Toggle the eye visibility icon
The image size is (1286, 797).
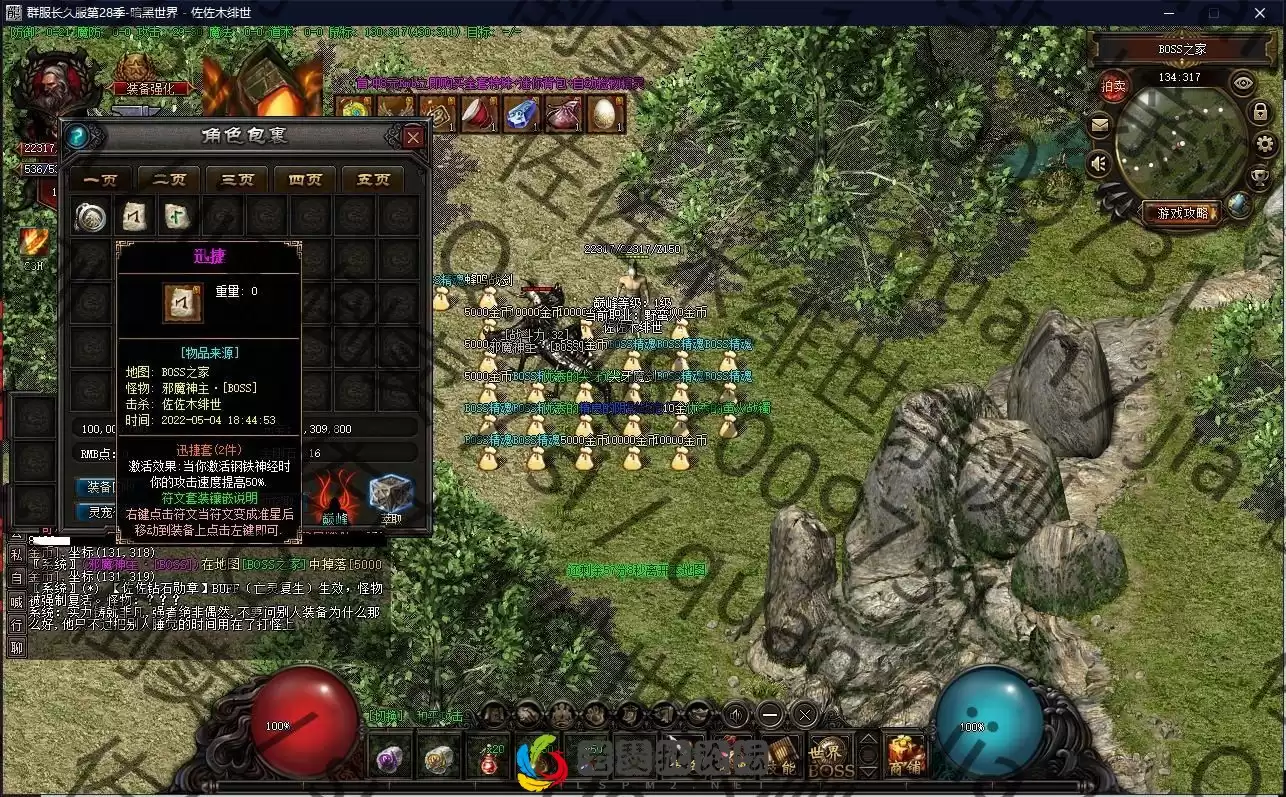click(x=1243, y=83)
